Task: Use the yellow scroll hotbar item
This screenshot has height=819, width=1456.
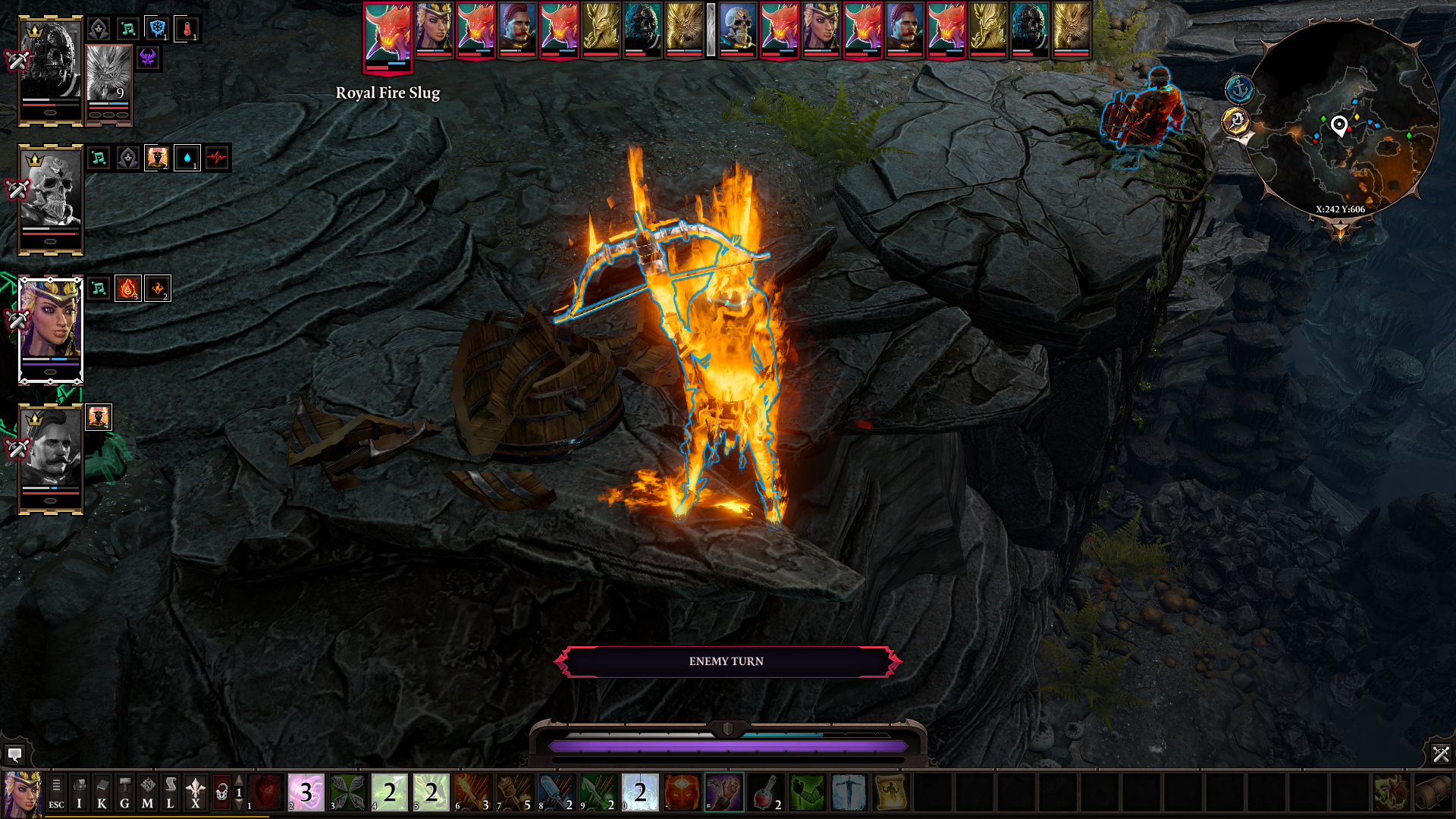Action: (890, 792)
